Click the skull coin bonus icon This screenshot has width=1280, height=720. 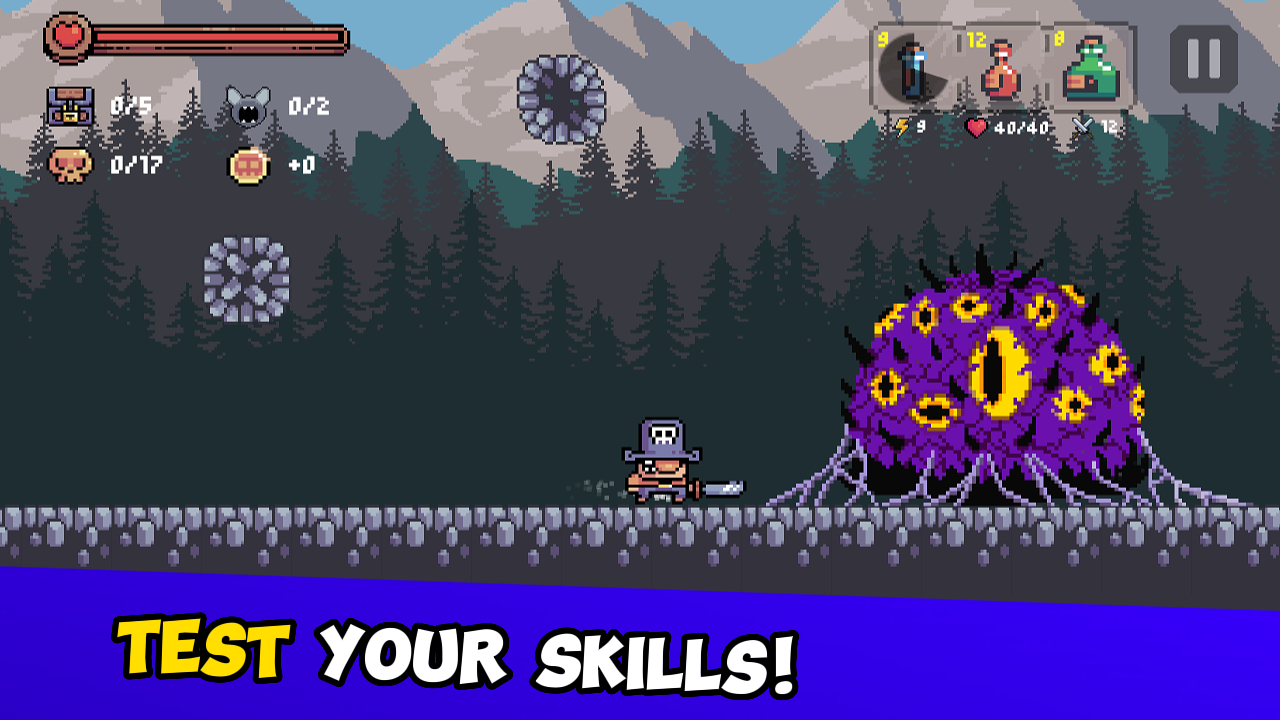tap(249, 167)
